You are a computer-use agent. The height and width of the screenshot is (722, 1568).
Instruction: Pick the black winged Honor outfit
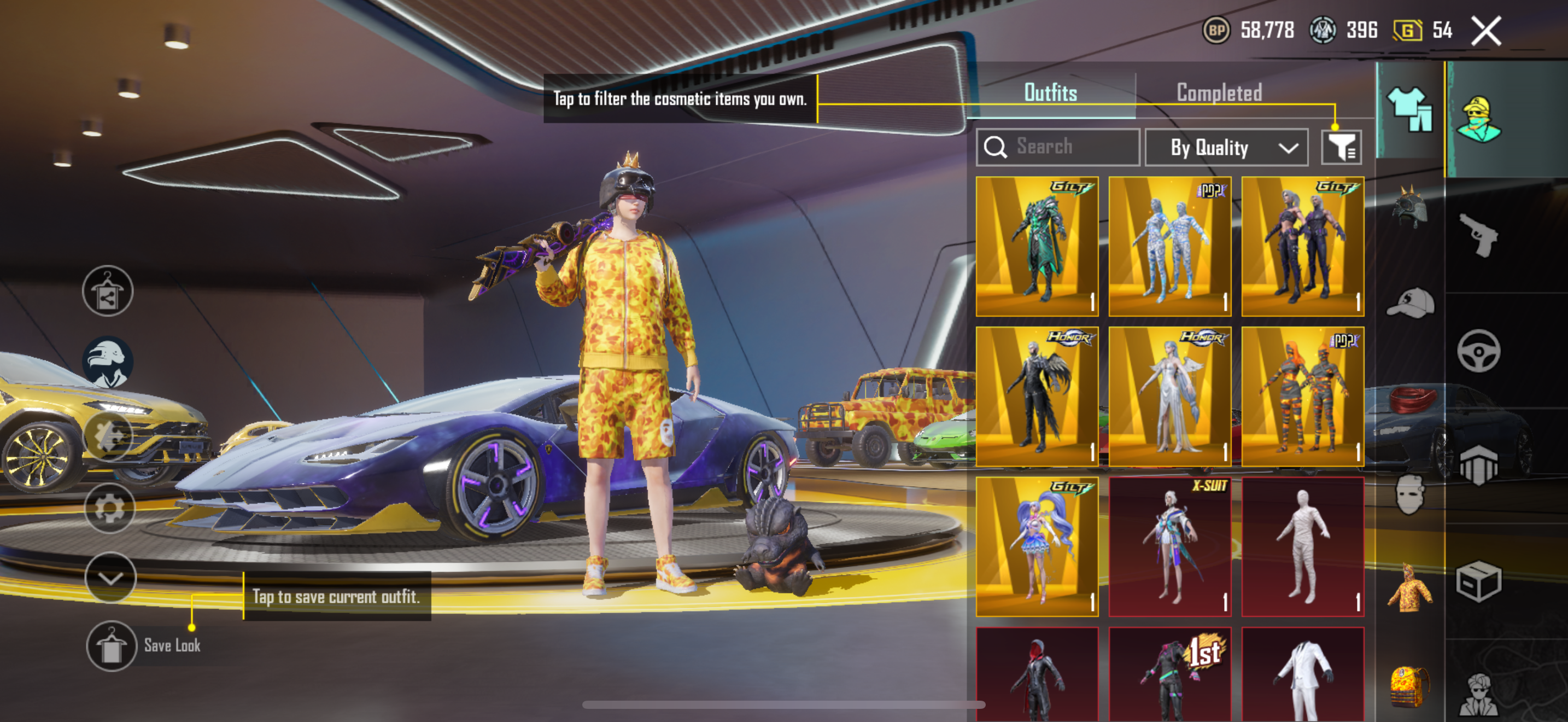(x=1037, y=397)
